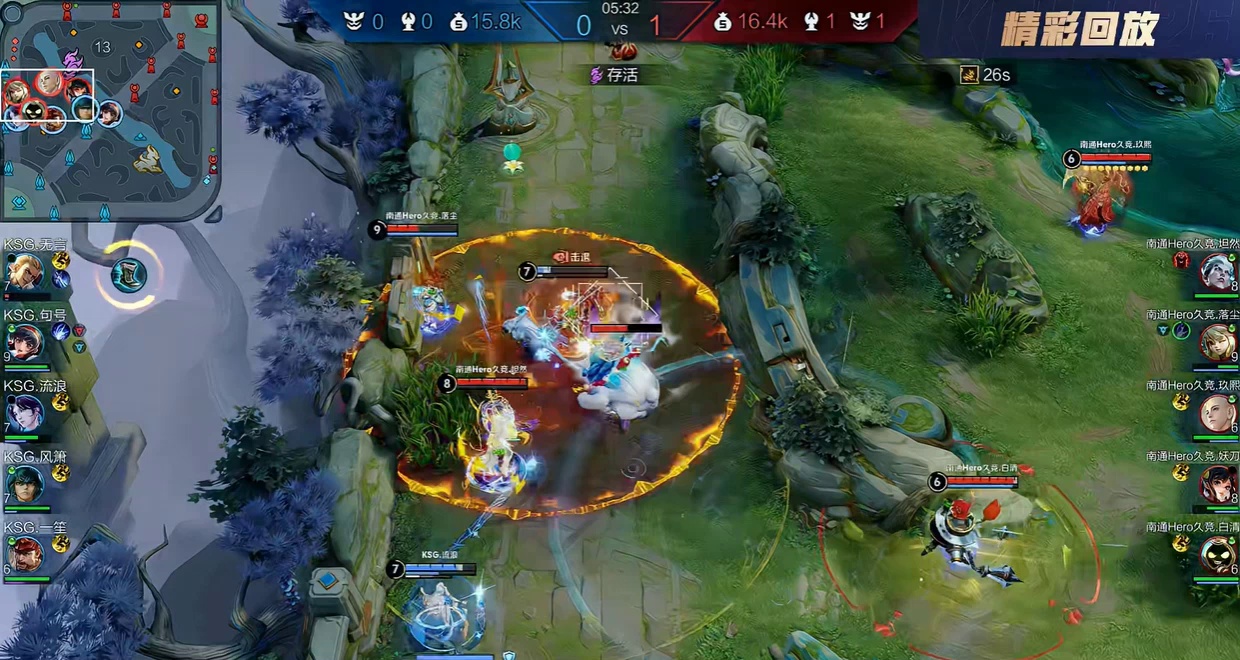Choose 南通Hero久竞.玖熙's portrait
1240x660 pixels.
click(x=1217, y=412)
